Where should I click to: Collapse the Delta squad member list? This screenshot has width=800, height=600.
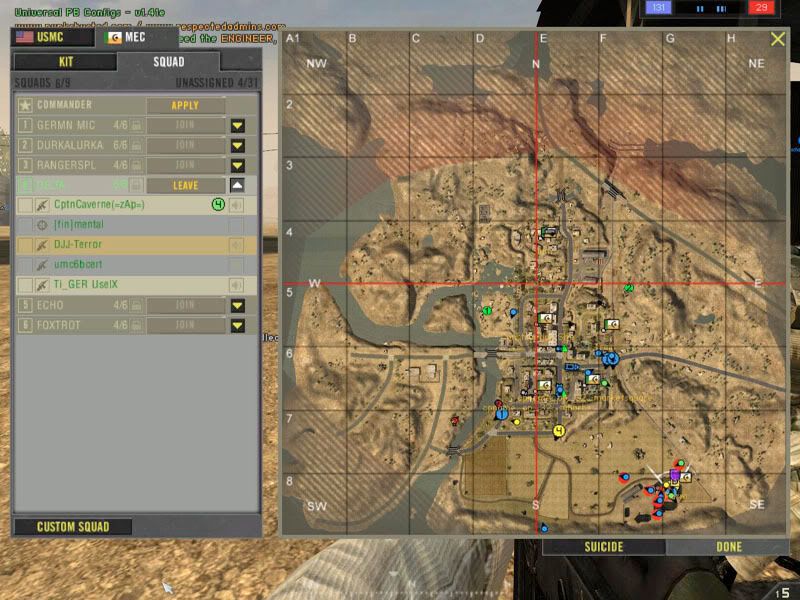tap(237, 185)
